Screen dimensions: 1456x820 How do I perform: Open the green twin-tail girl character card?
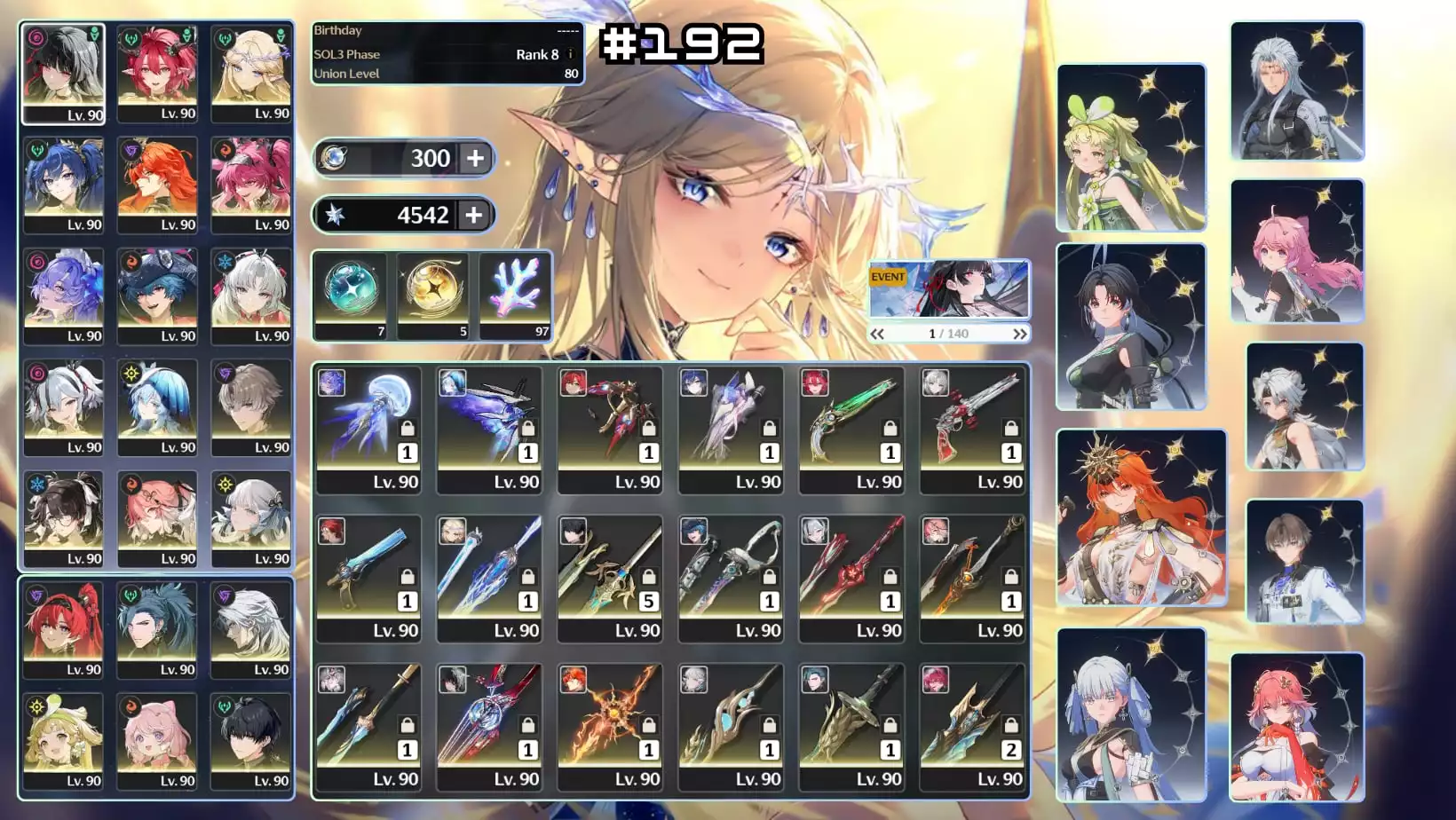[x=1131, y=147]
